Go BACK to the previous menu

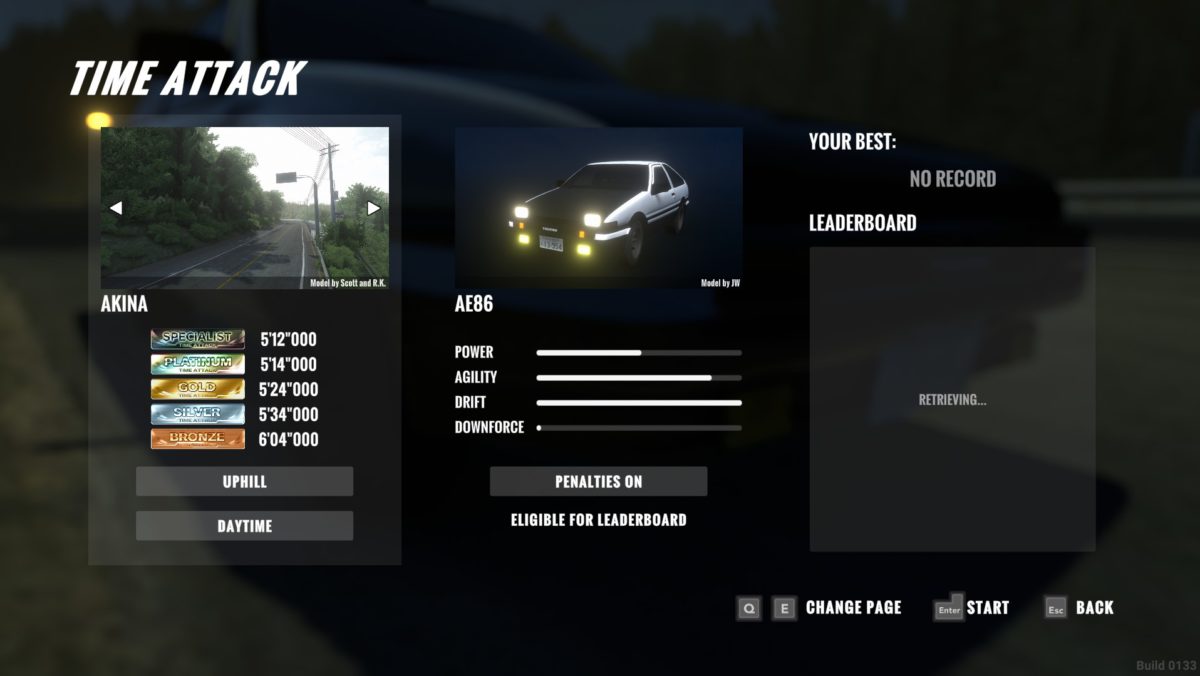pos(1093,608)
